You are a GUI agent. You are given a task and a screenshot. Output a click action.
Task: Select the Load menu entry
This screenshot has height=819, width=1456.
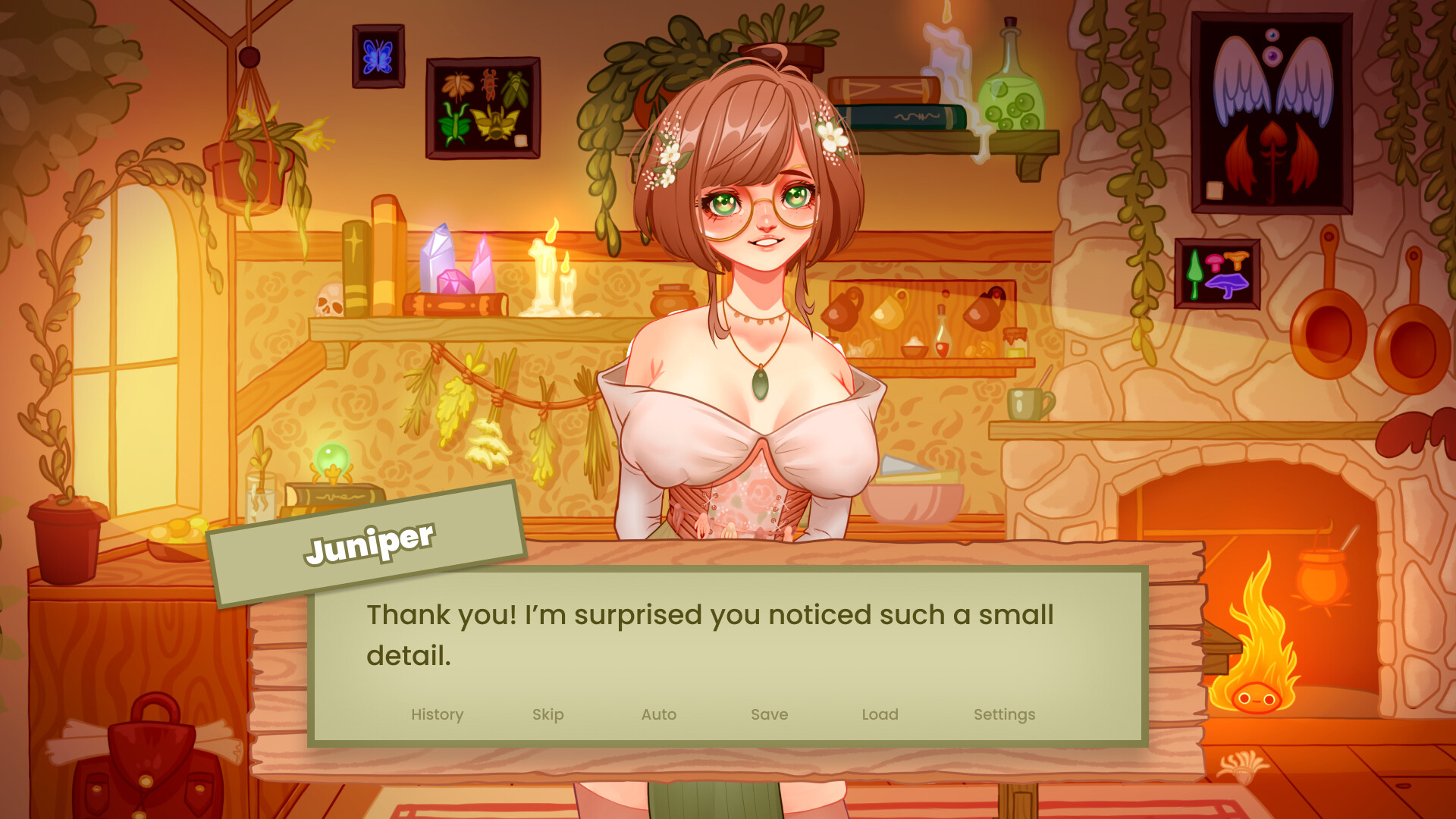tap(880, 714)
